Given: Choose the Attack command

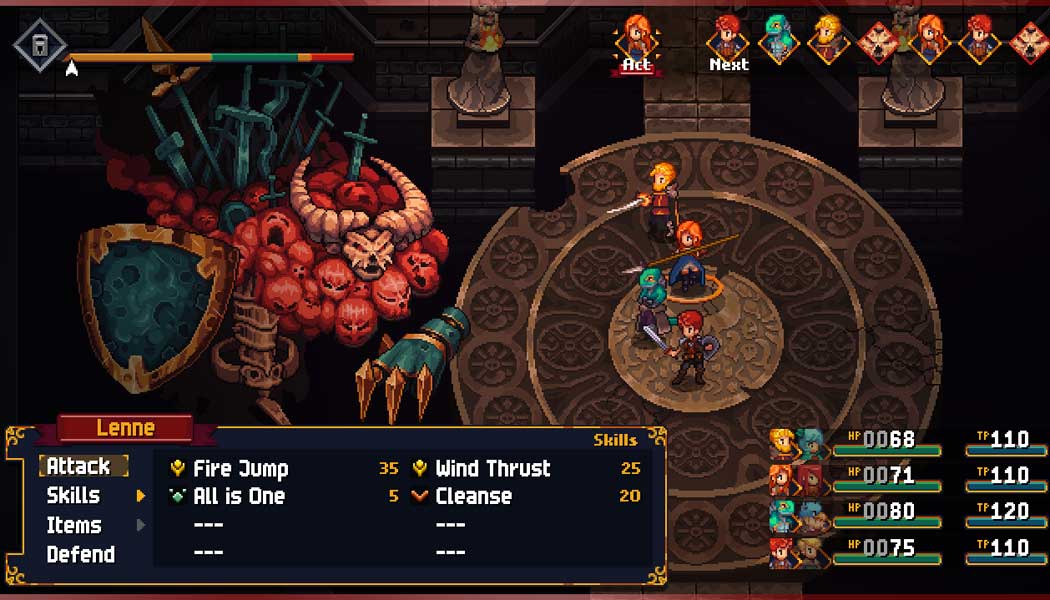Looking at the screenshot, I should click(x=79, y=466).
